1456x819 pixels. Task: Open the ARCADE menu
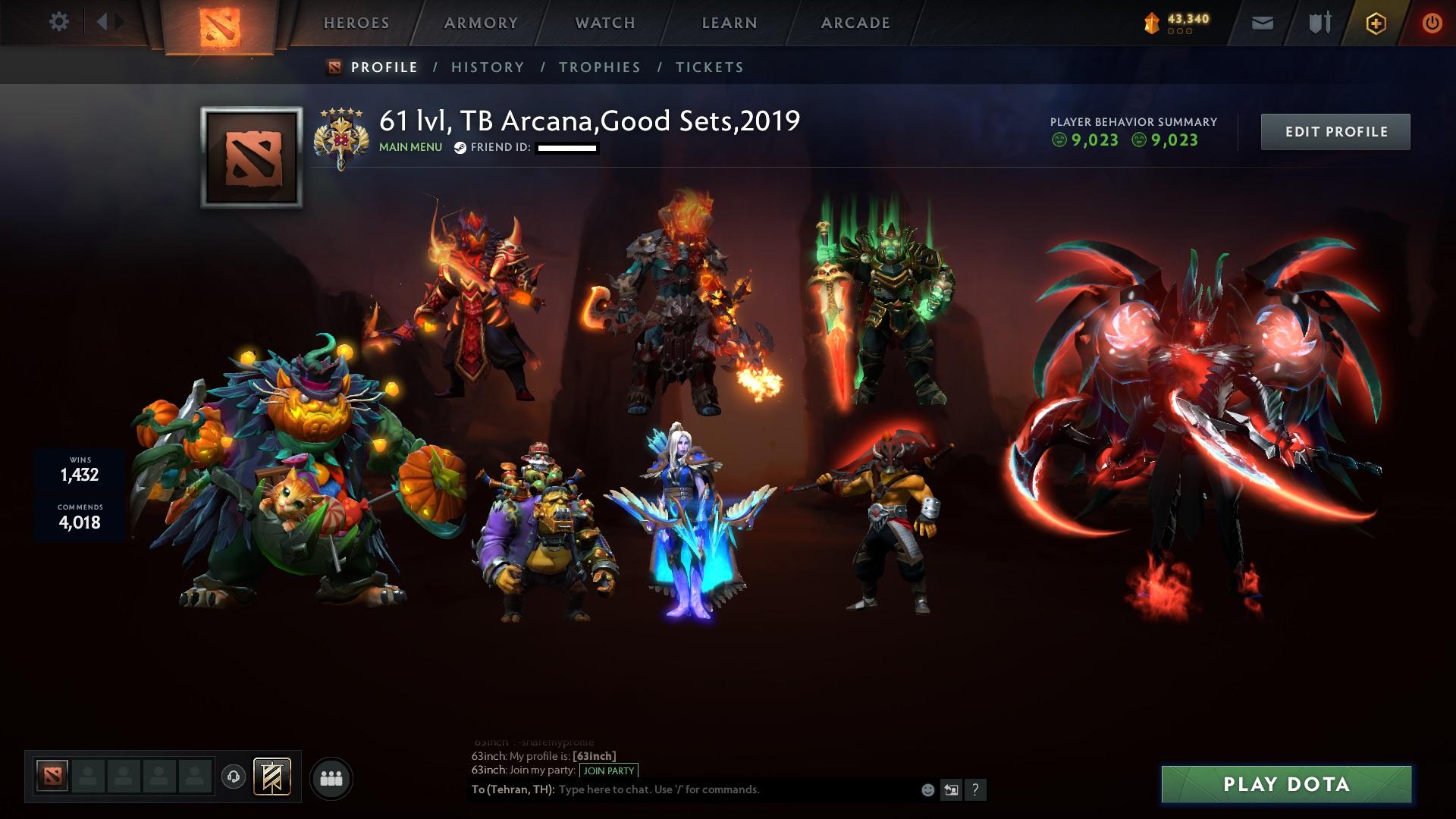pos(855,23)
